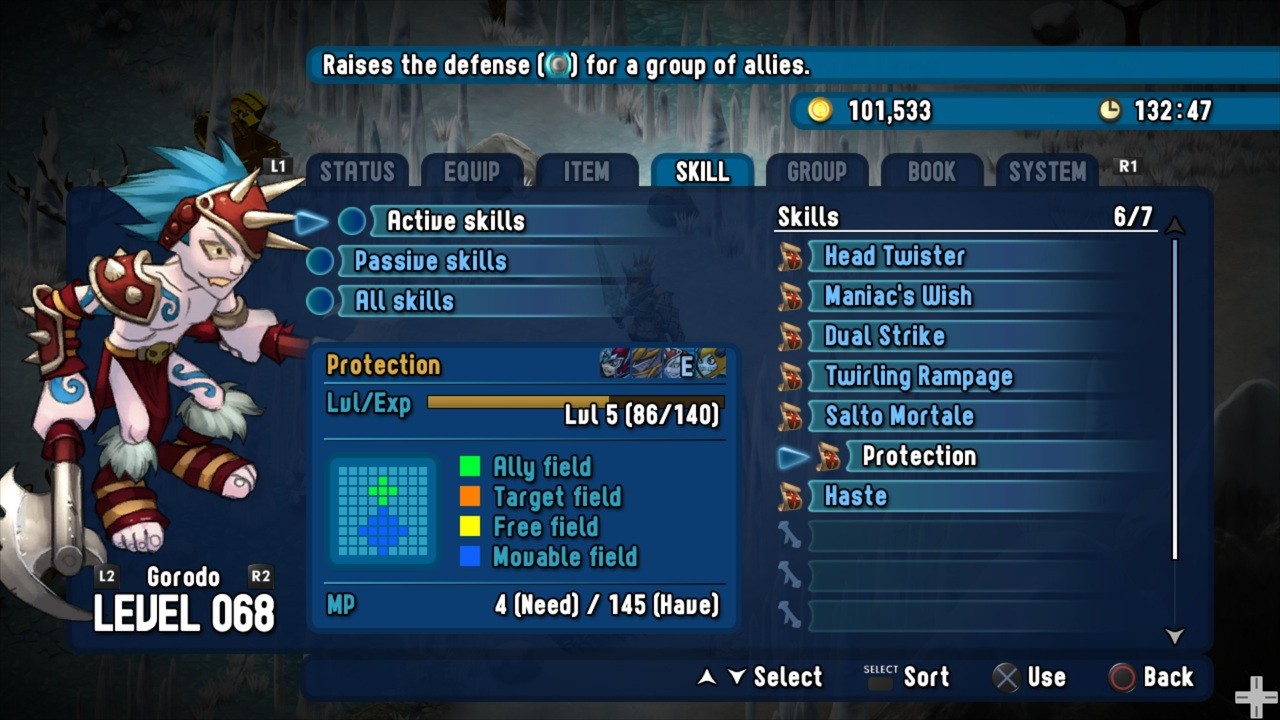
Task: Pick the Dual Strike skill
Action: pyautogui.click(x=884, y=336)
